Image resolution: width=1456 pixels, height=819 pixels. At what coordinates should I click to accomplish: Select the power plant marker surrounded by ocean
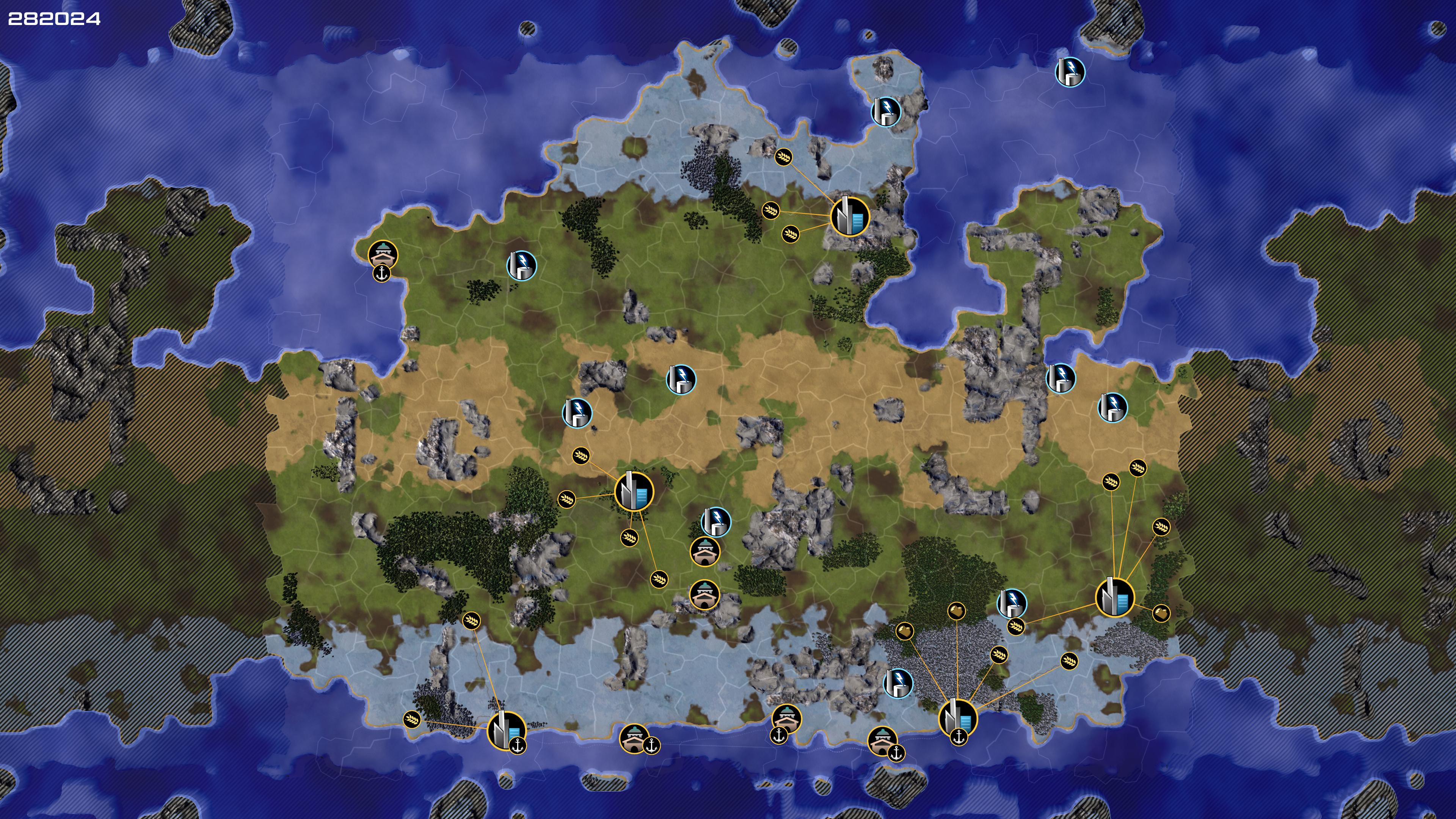tap(1070, 72)
